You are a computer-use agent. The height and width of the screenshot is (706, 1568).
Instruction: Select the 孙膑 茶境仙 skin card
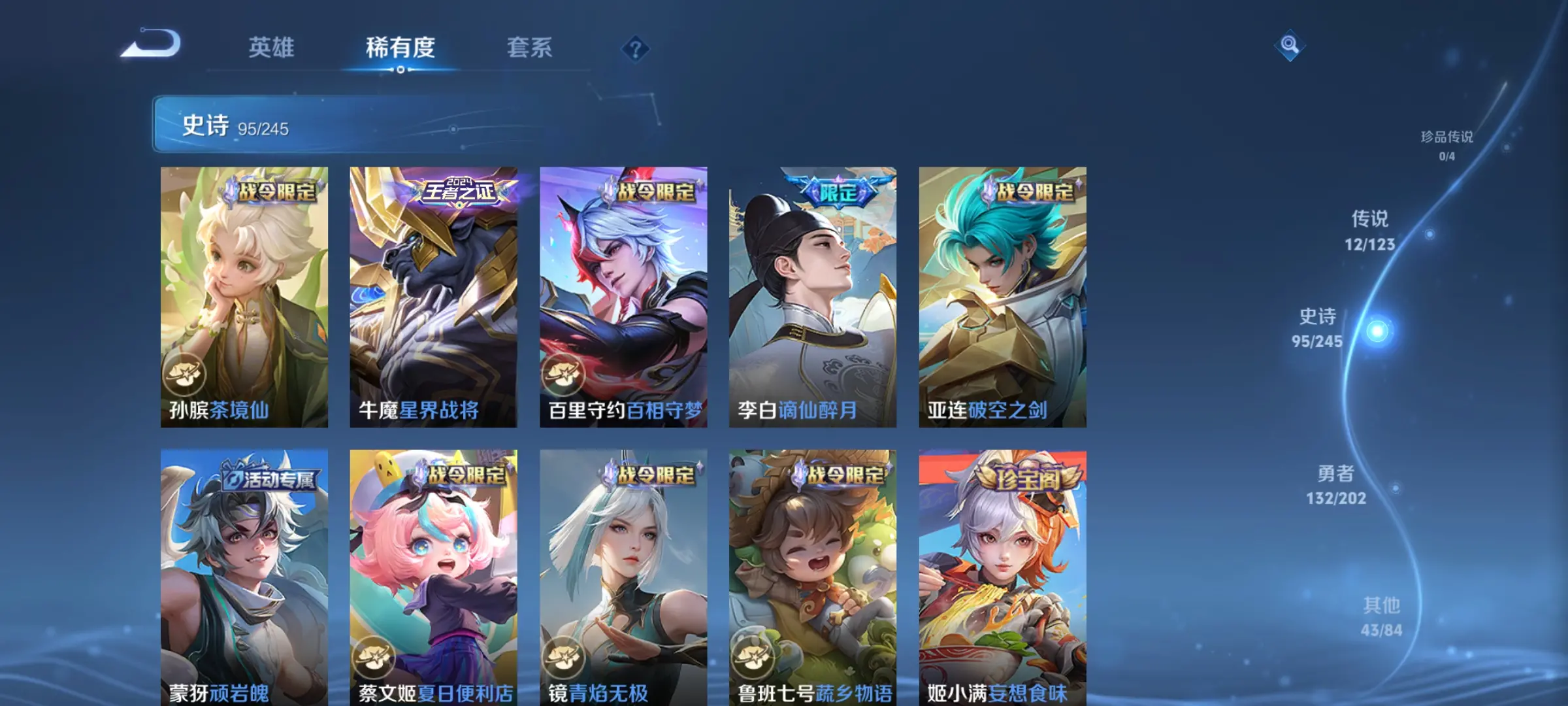click(x=244, y=297)
